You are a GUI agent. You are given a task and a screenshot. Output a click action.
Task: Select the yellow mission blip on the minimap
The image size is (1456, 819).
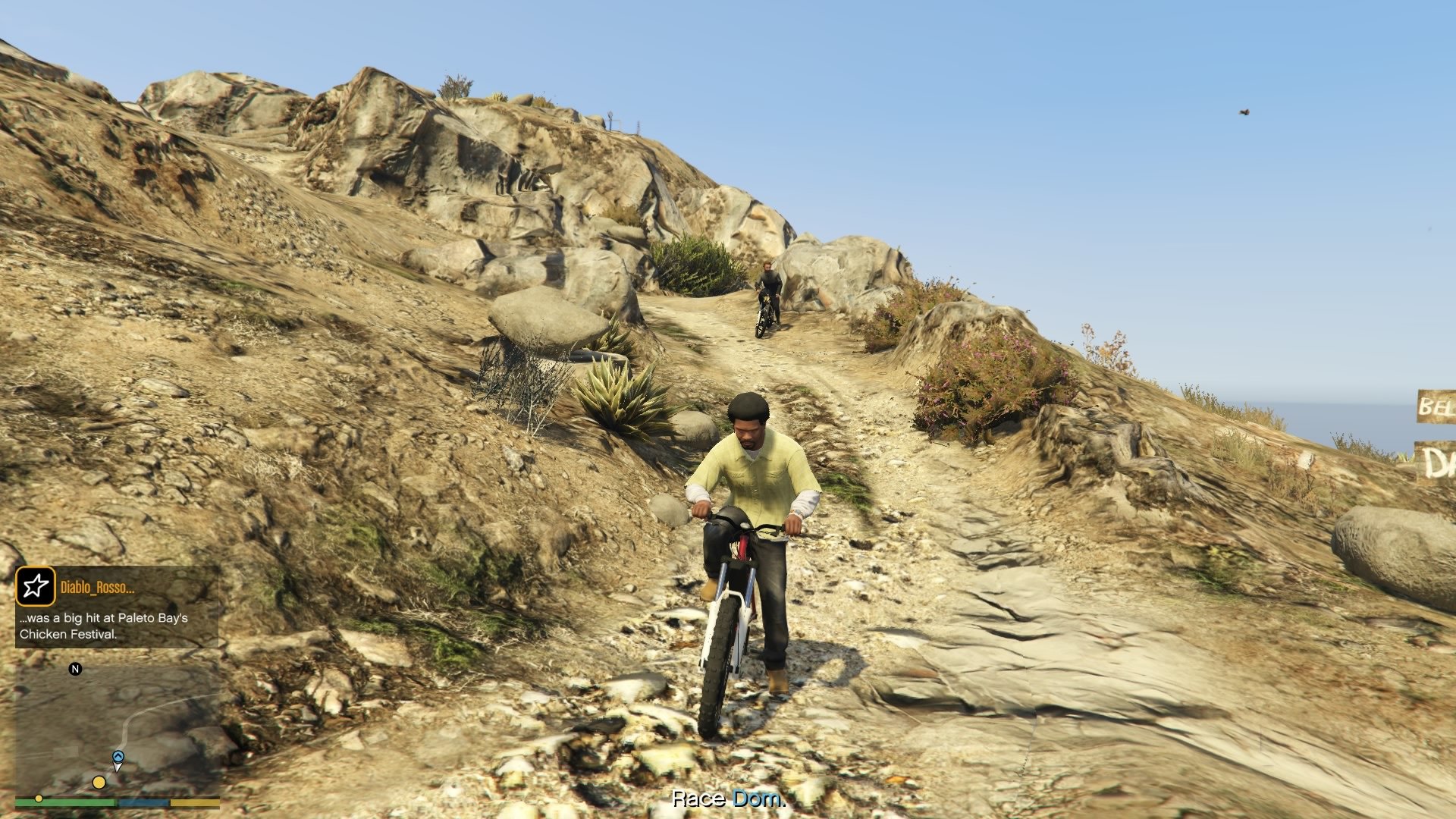[x=99, y=781]
